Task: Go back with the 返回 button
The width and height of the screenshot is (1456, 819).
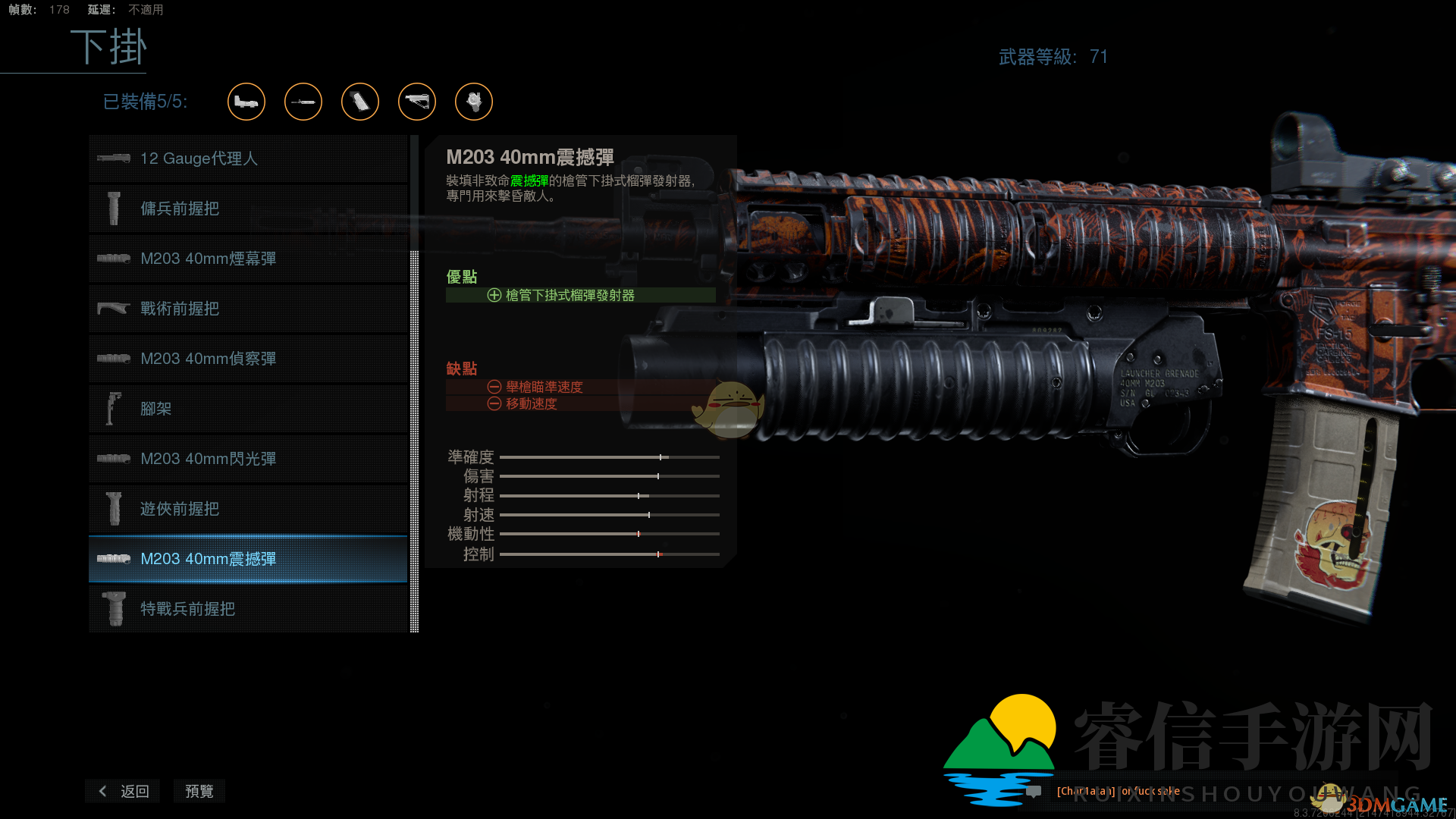Action: (124, 791)
